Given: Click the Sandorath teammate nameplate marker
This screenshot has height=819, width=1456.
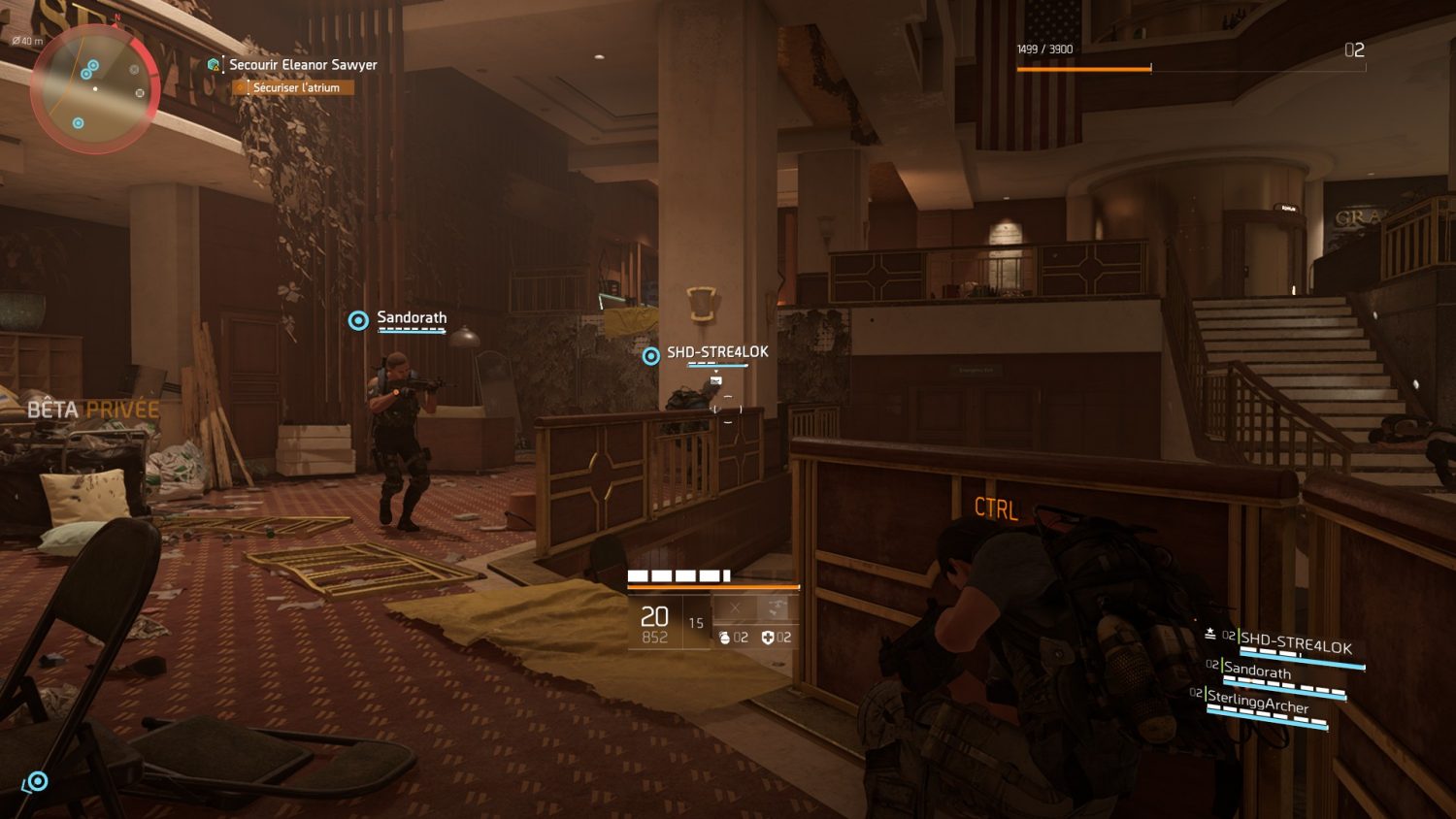Looking at the screenshot, I should [x=358, y=320].
